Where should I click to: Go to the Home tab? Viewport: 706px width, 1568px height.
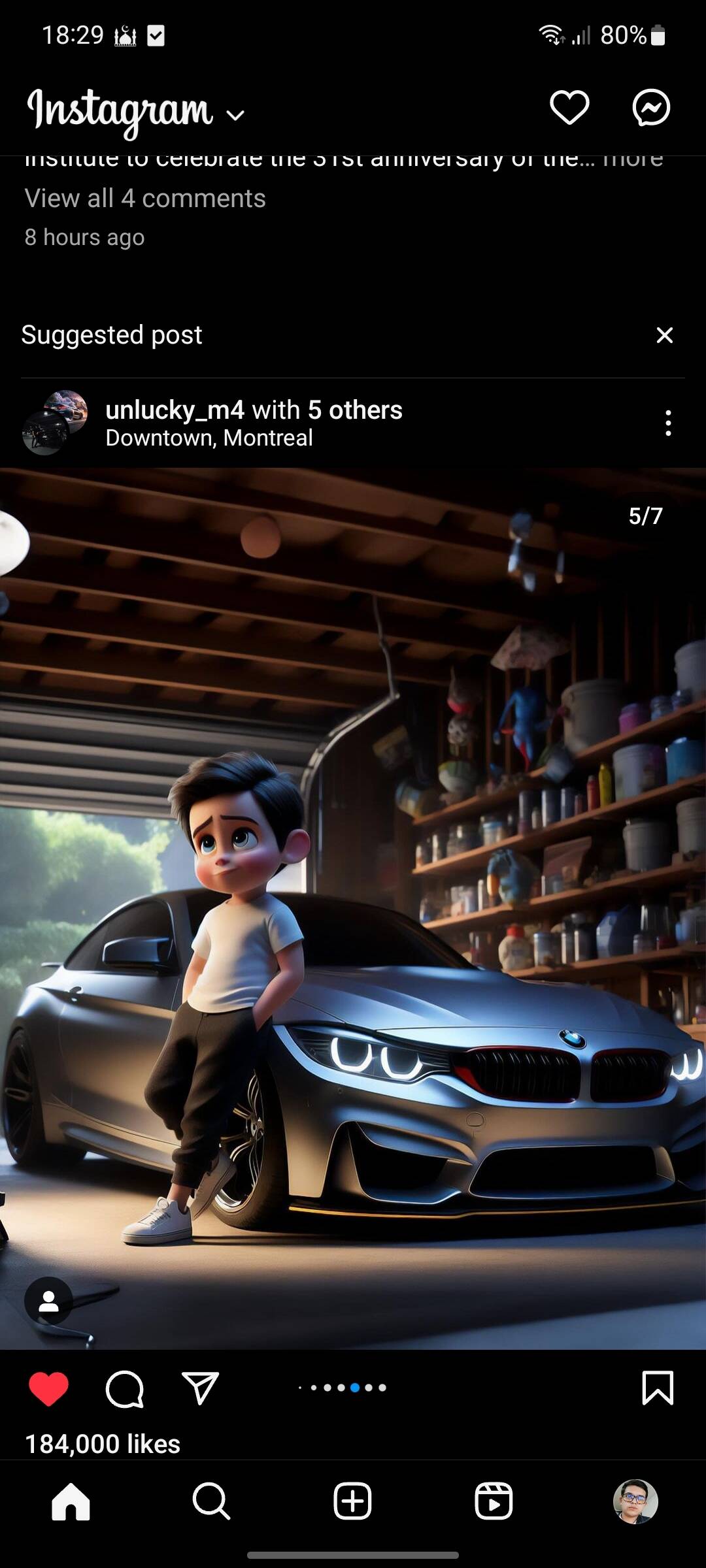[x=71, y=1501]
